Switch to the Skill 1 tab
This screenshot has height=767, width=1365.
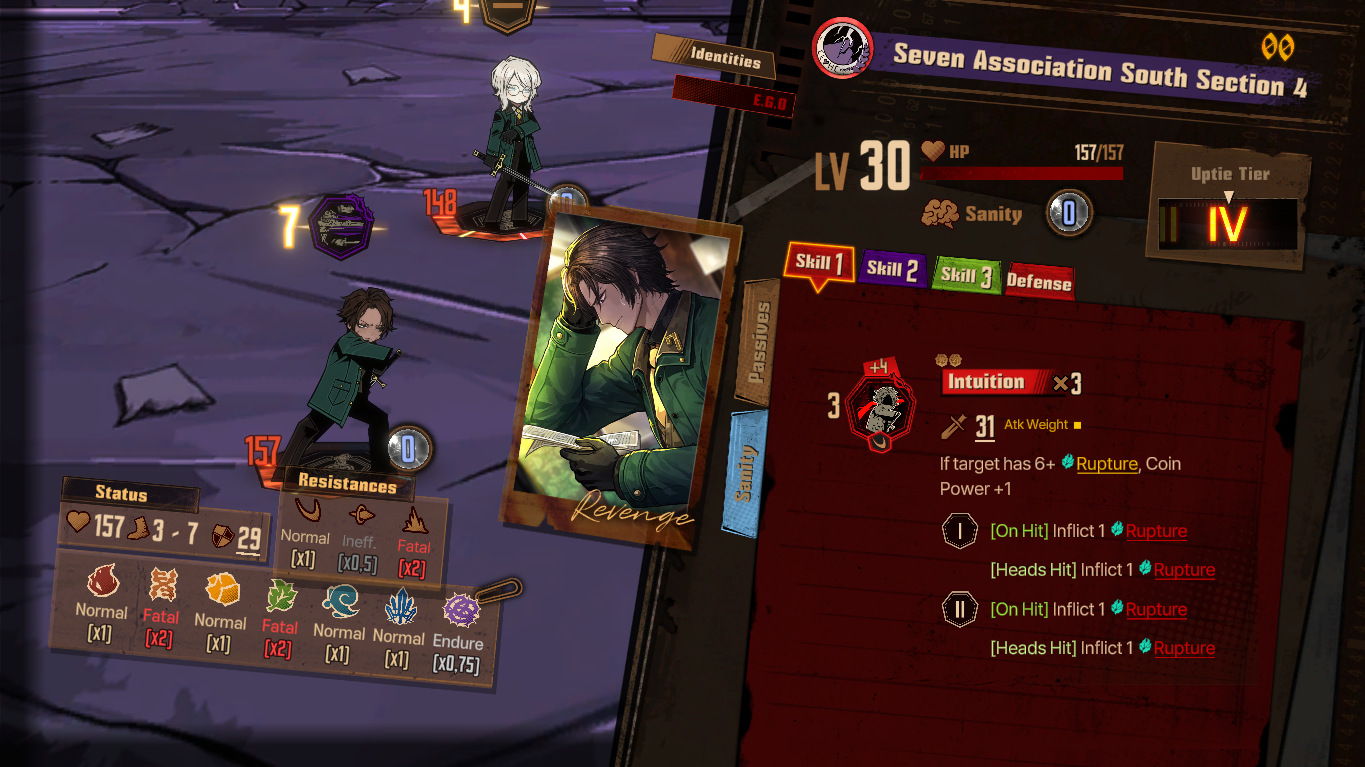(820, 263)
